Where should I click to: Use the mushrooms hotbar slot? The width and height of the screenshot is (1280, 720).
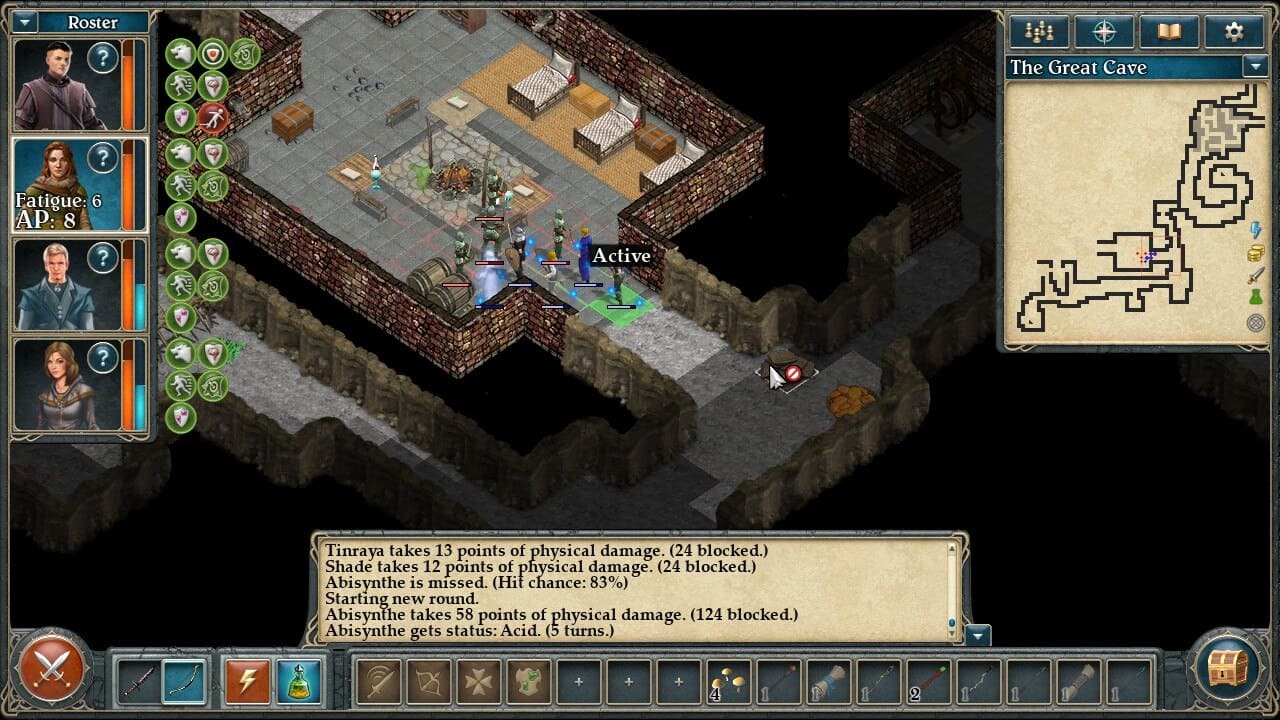pyautogui.click(x=729, y=681)
